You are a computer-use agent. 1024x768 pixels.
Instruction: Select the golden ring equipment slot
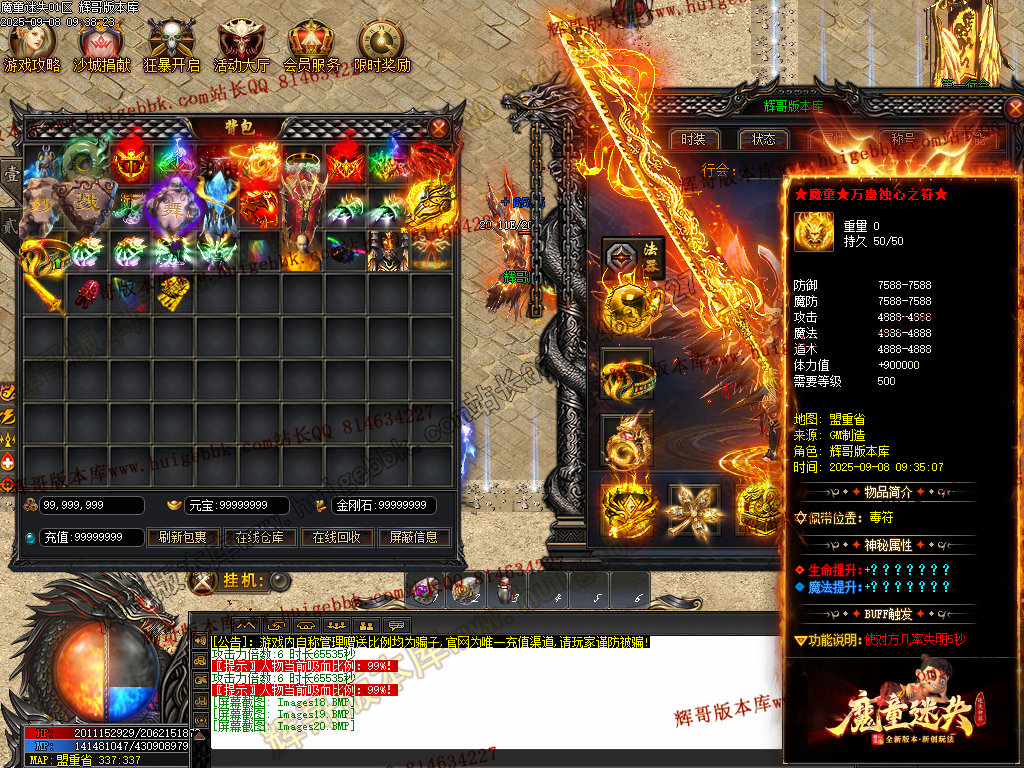[x=626, y=375]
